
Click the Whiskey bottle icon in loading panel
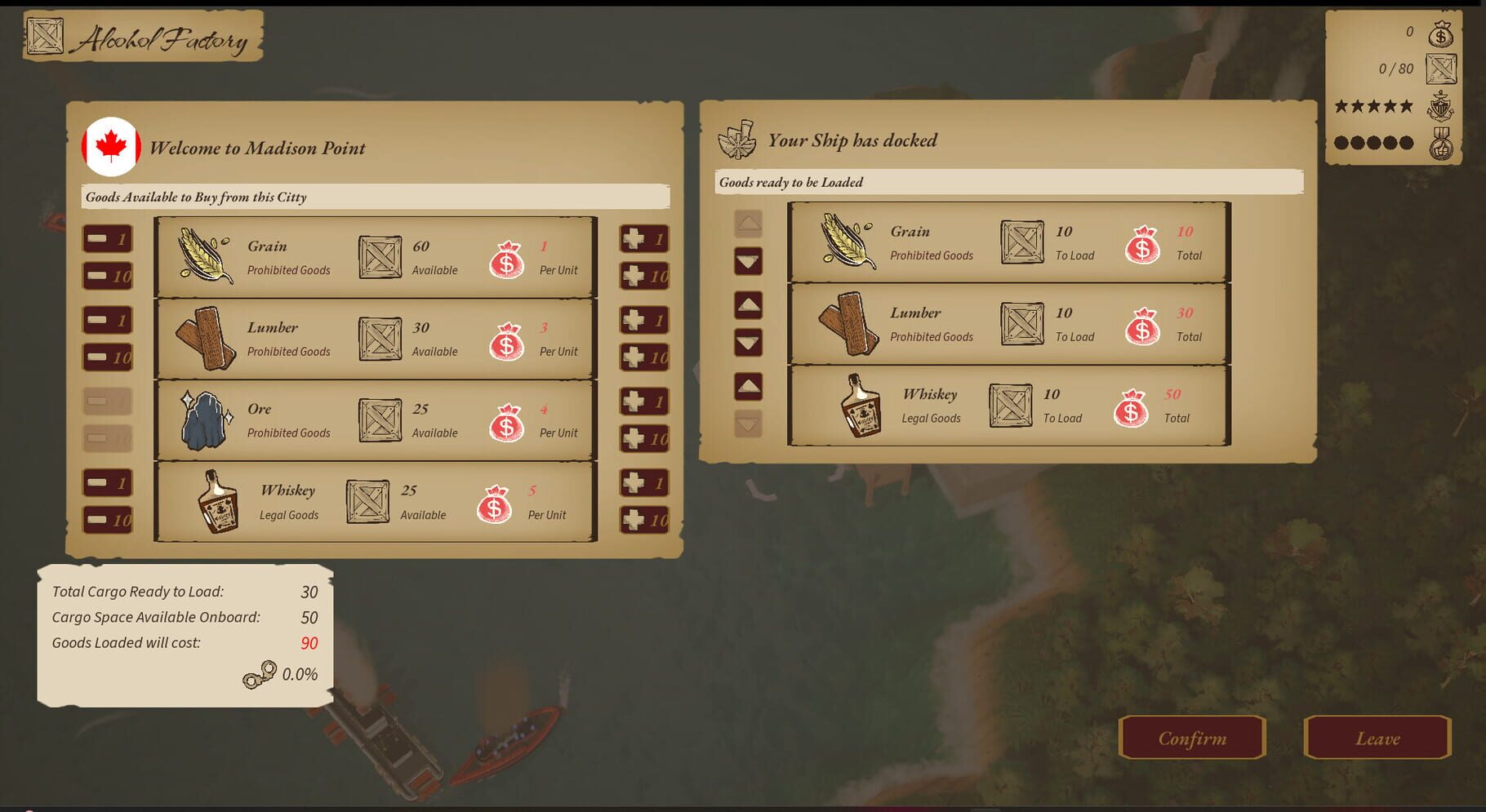coord(860,406)
